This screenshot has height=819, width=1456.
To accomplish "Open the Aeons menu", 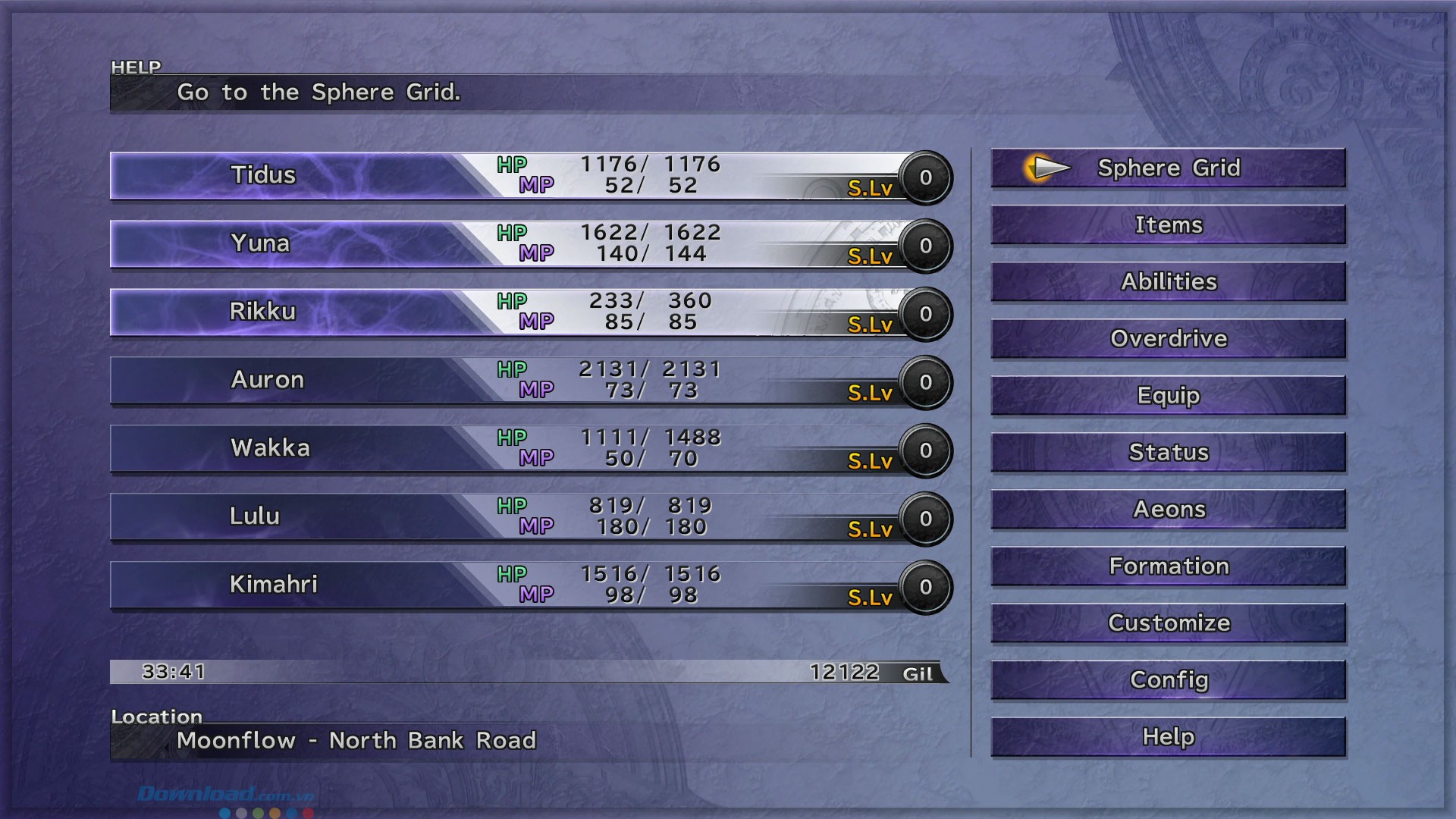I will coord(1168,509).
